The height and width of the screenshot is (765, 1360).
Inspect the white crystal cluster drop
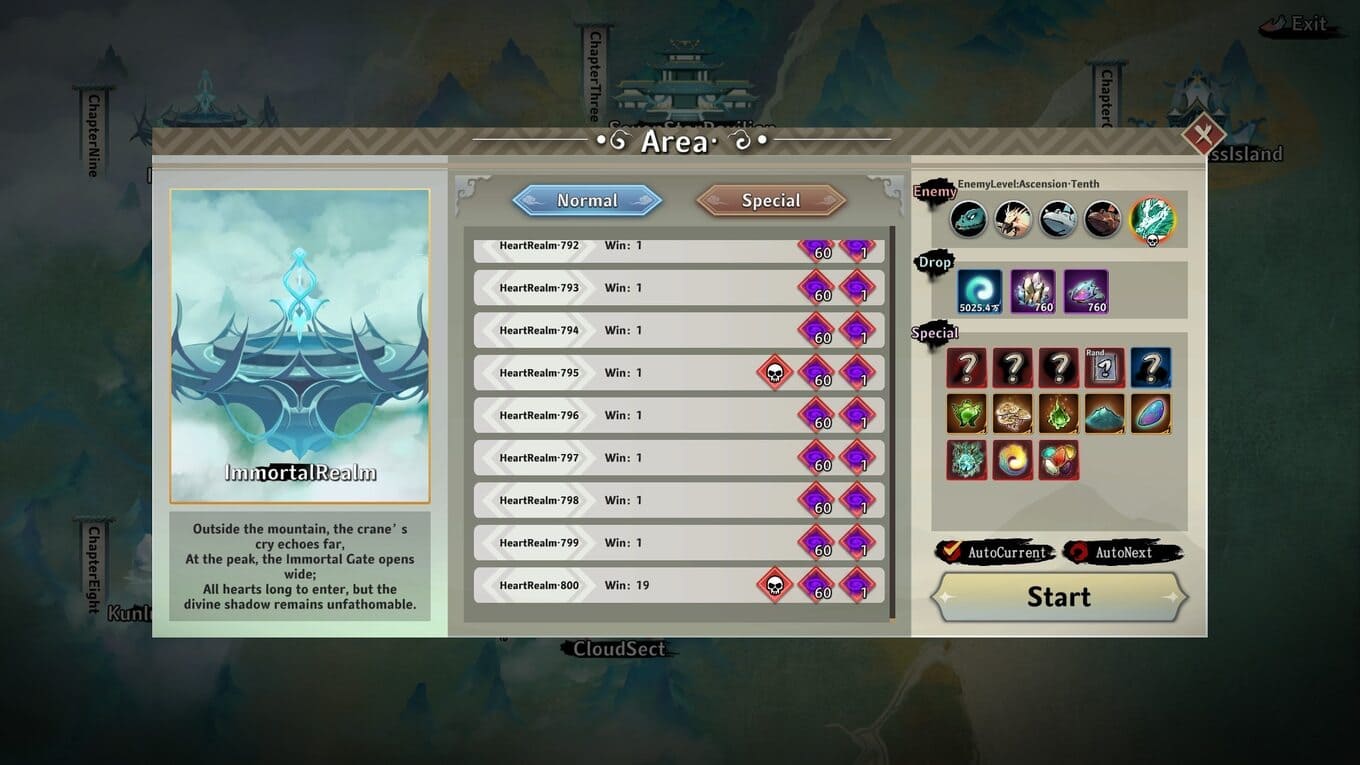pos(1032,291)
